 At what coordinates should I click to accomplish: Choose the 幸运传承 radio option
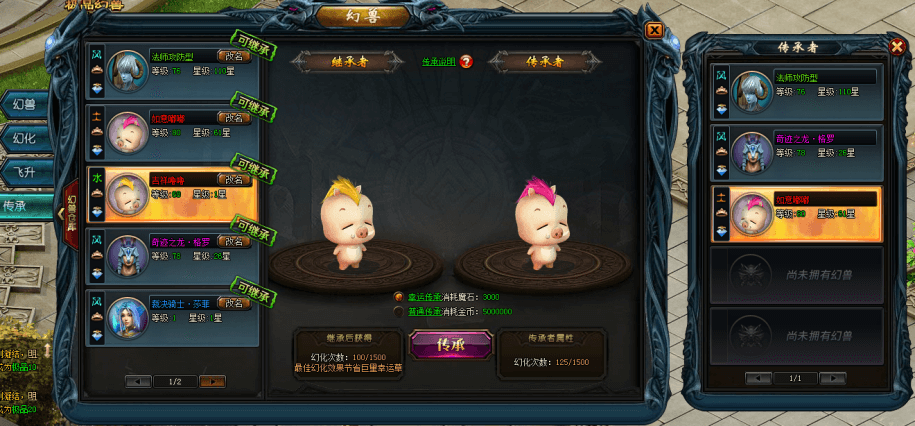399,297
